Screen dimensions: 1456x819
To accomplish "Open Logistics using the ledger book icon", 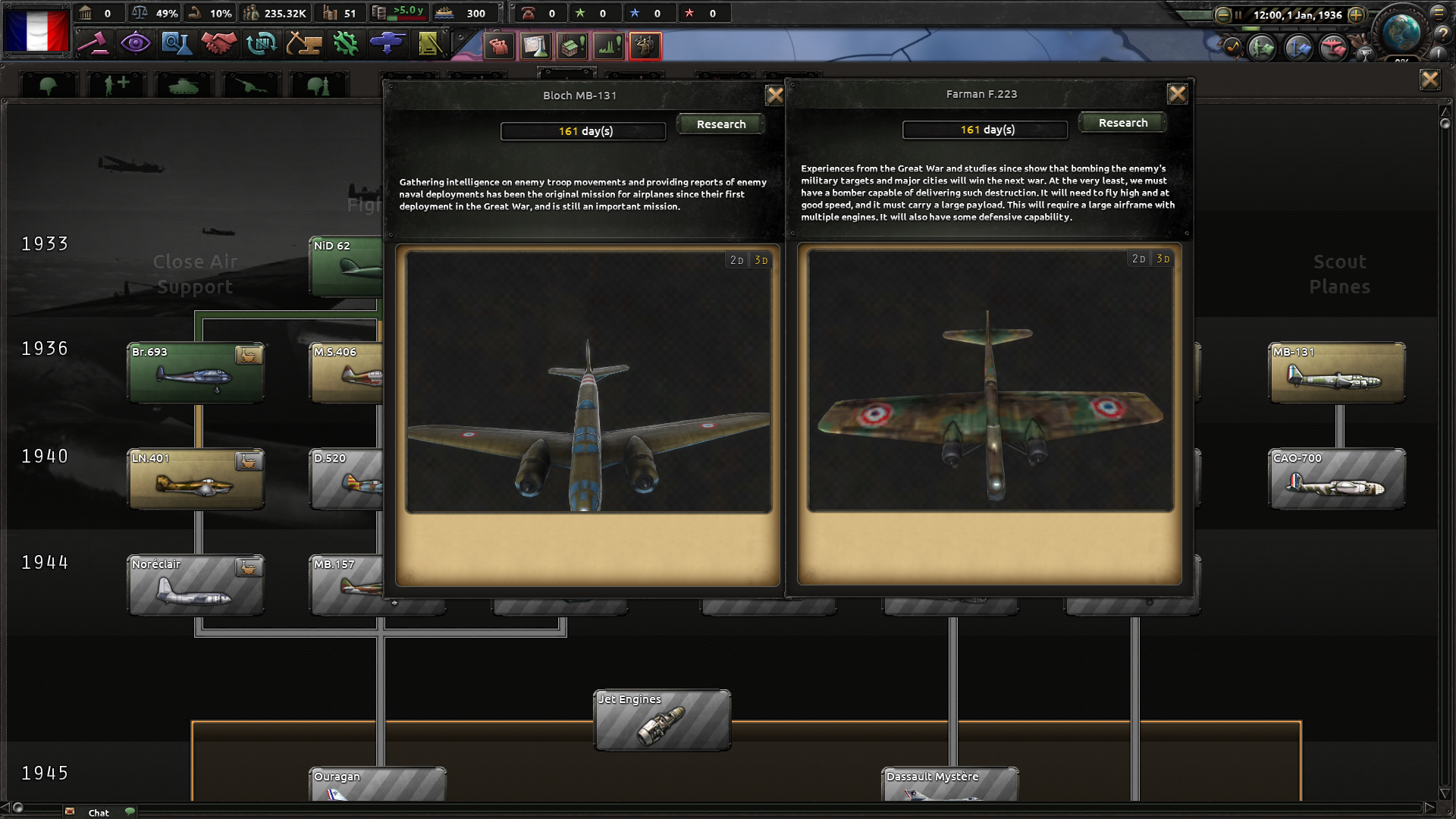I will coord(428,45).
